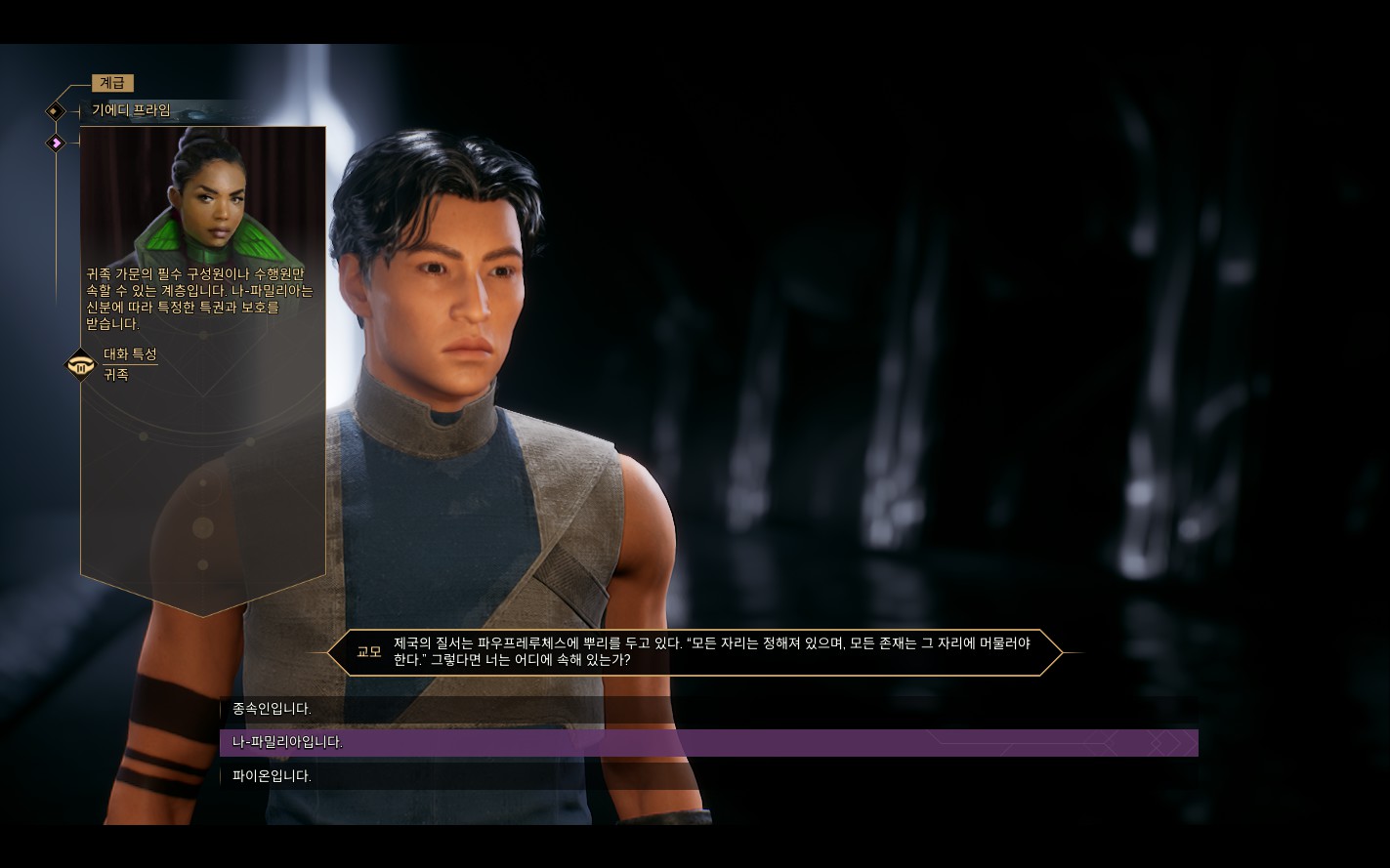Select the pink diamond node below 기에디 프라임
Viewport: 1390px width, 868px height.
57,144
